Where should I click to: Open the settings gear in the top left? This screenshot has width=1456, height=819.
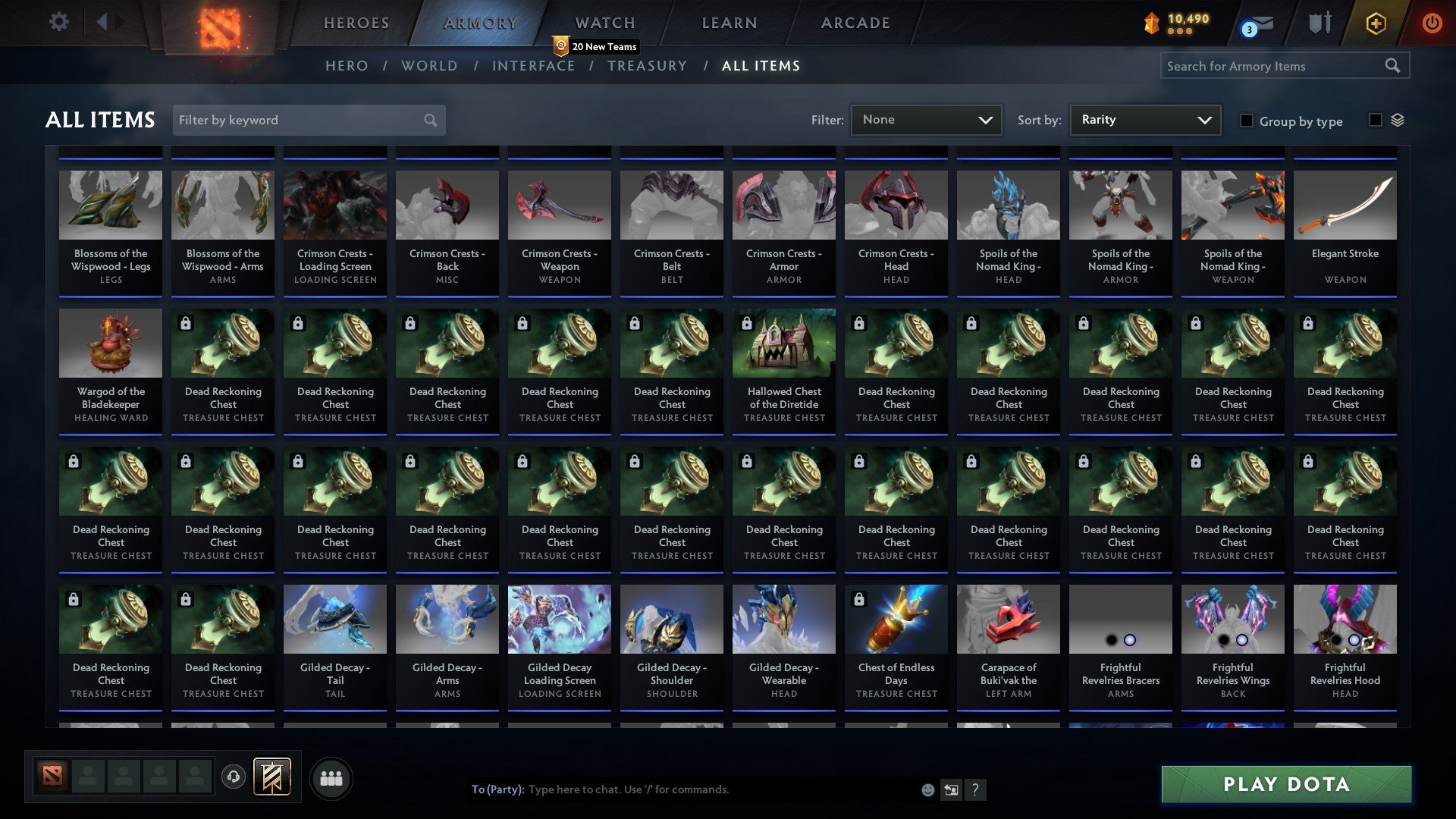point(58,22)
